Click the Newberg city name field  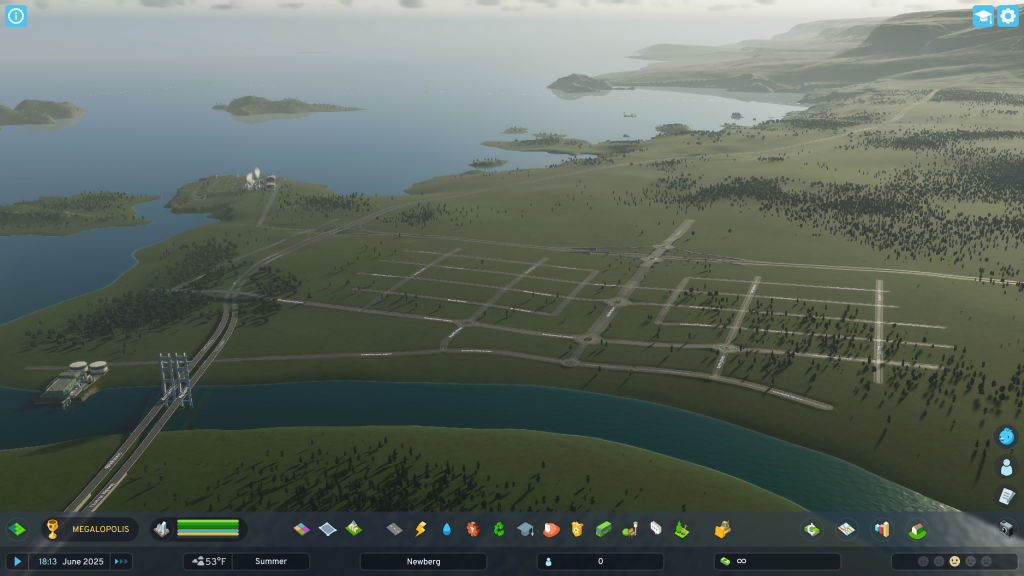coord(423,562)
